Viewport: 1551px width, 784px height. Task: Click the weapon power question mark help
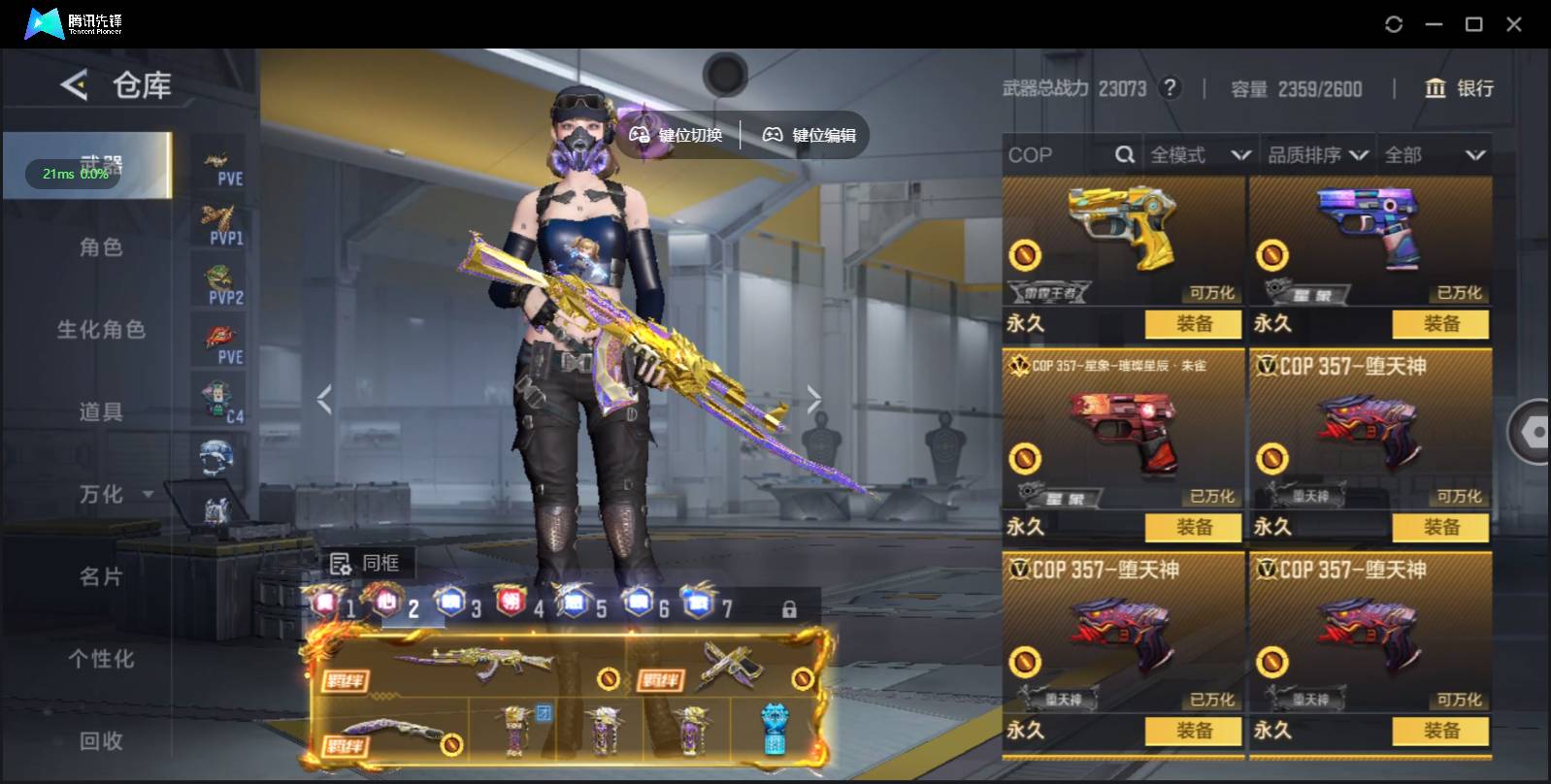(x=1171, y=88)
